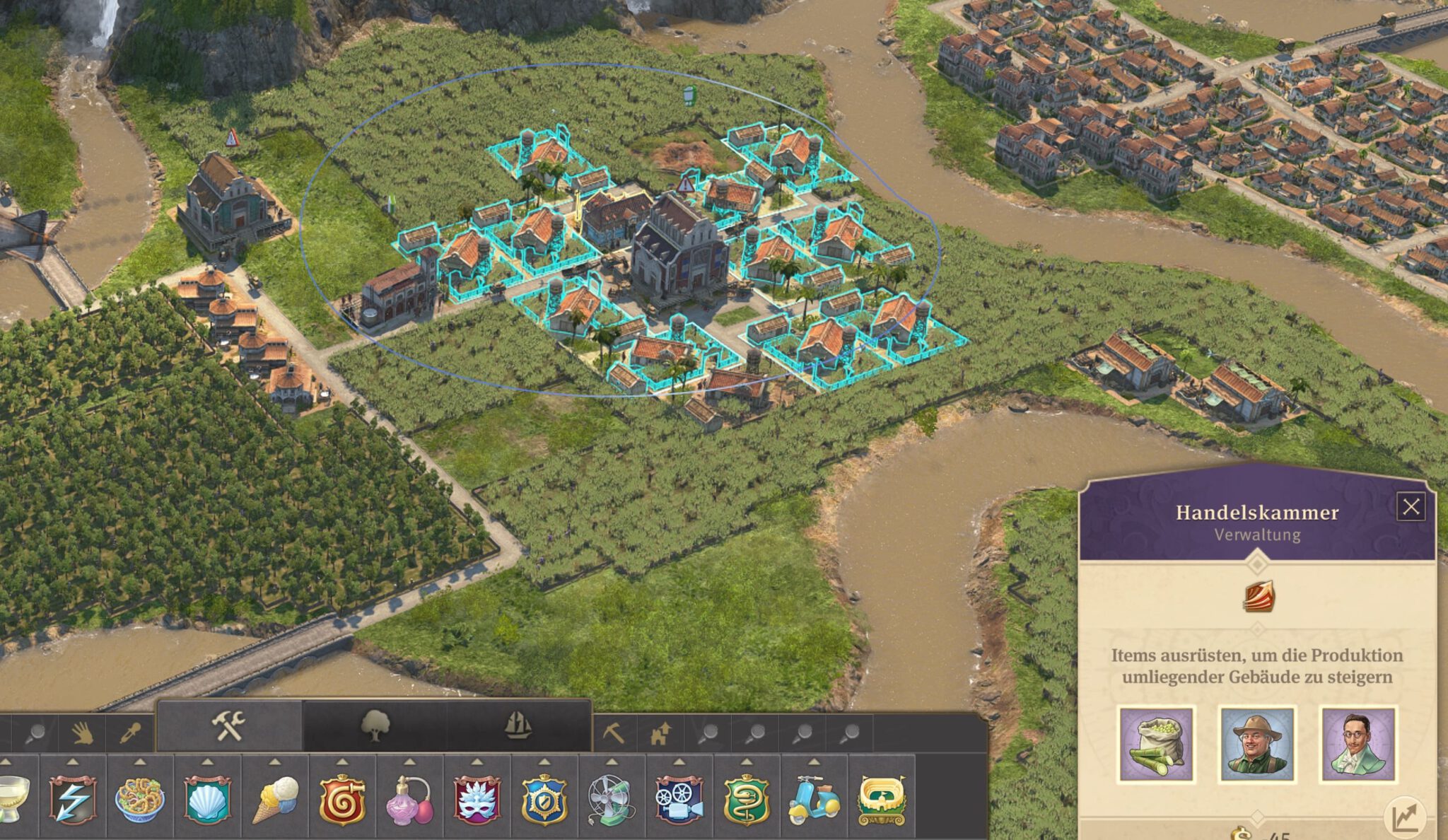Select the fire hose shield category
The width and height of the screenshot is (1448, 840).
coord(342,800)
